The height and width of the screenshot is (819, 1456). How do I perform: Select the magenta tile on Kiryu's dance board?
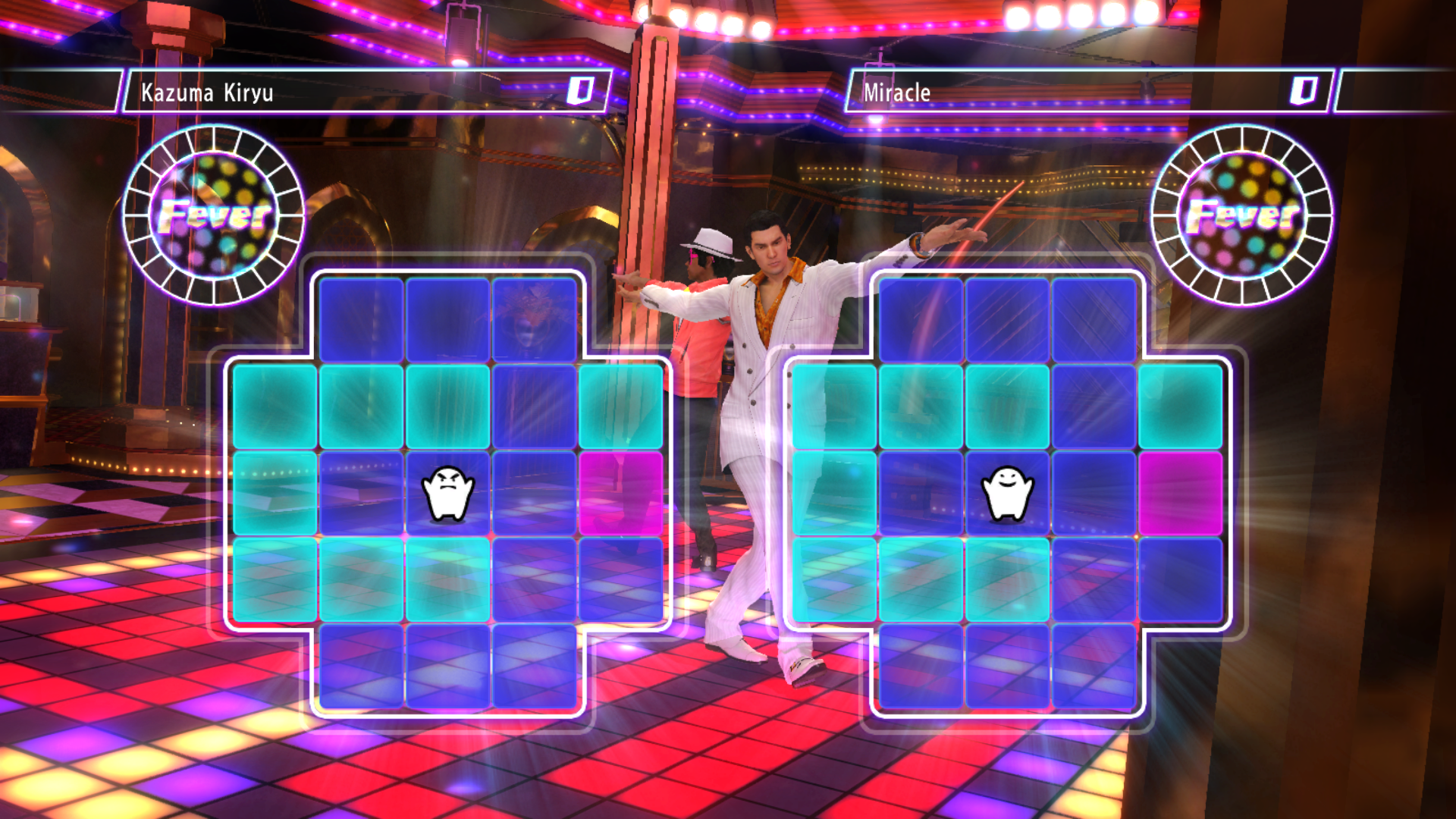620,494
